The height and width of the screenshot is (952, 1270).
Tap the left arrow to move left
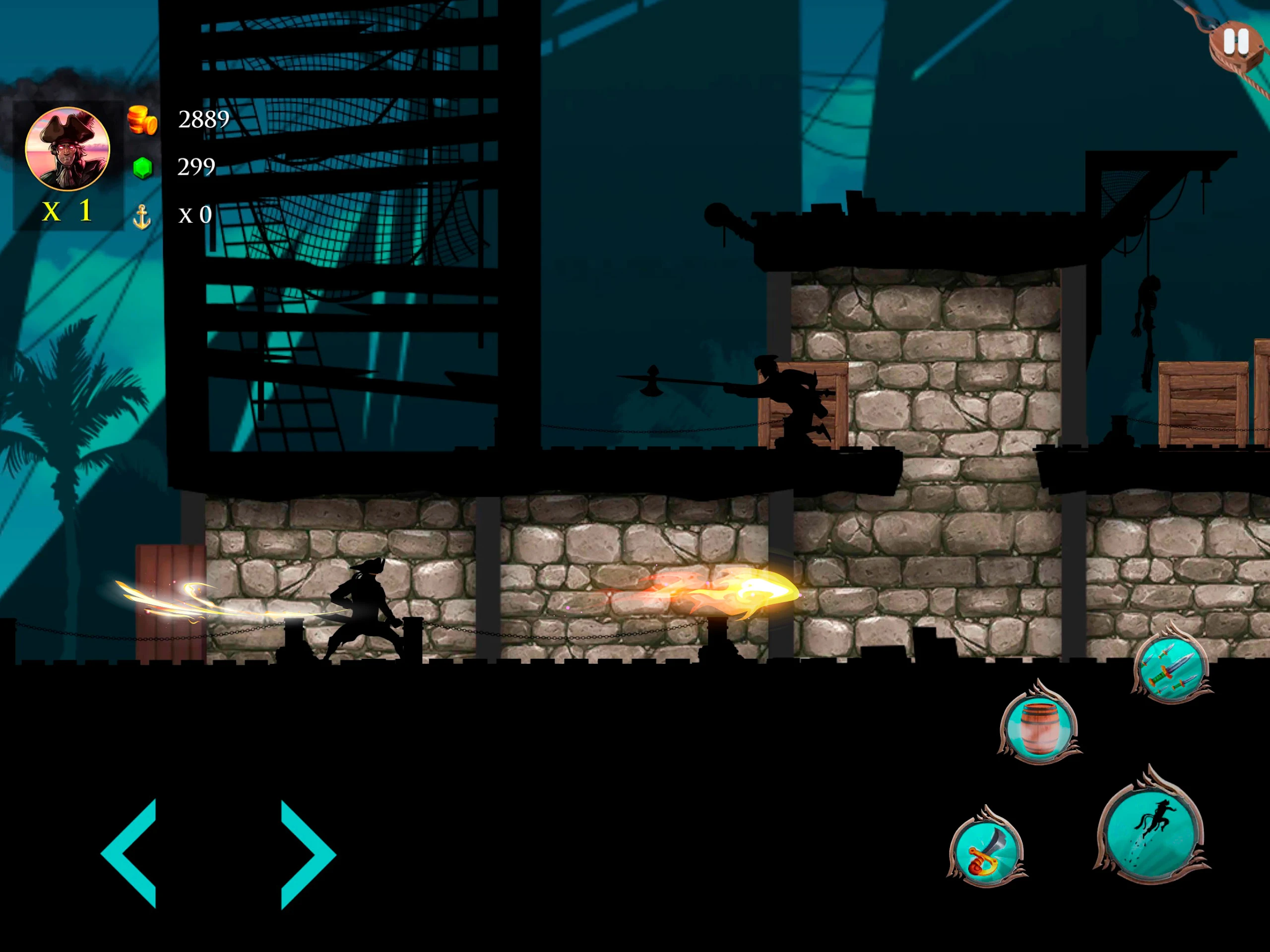click(131, 853)
